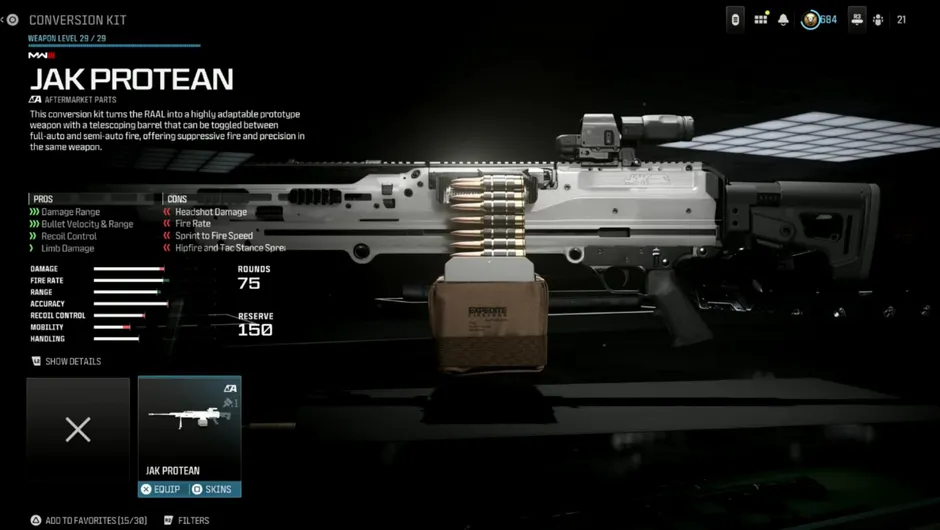940x530 pixels.
Task: Select the empty X conversion kit tile
Action: coord(78,430)
